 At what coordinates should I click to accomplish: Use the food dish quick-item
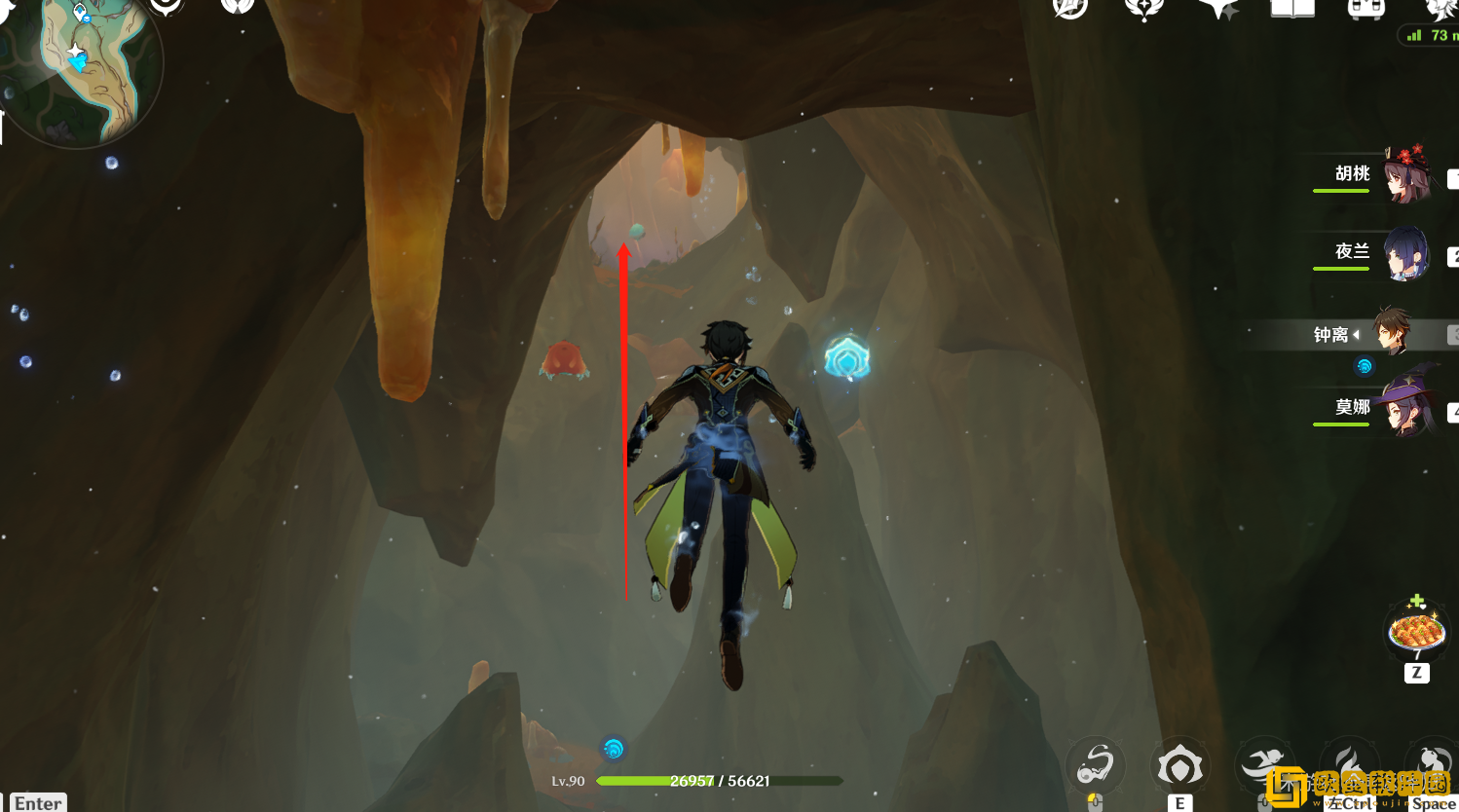coord(1416,632)
